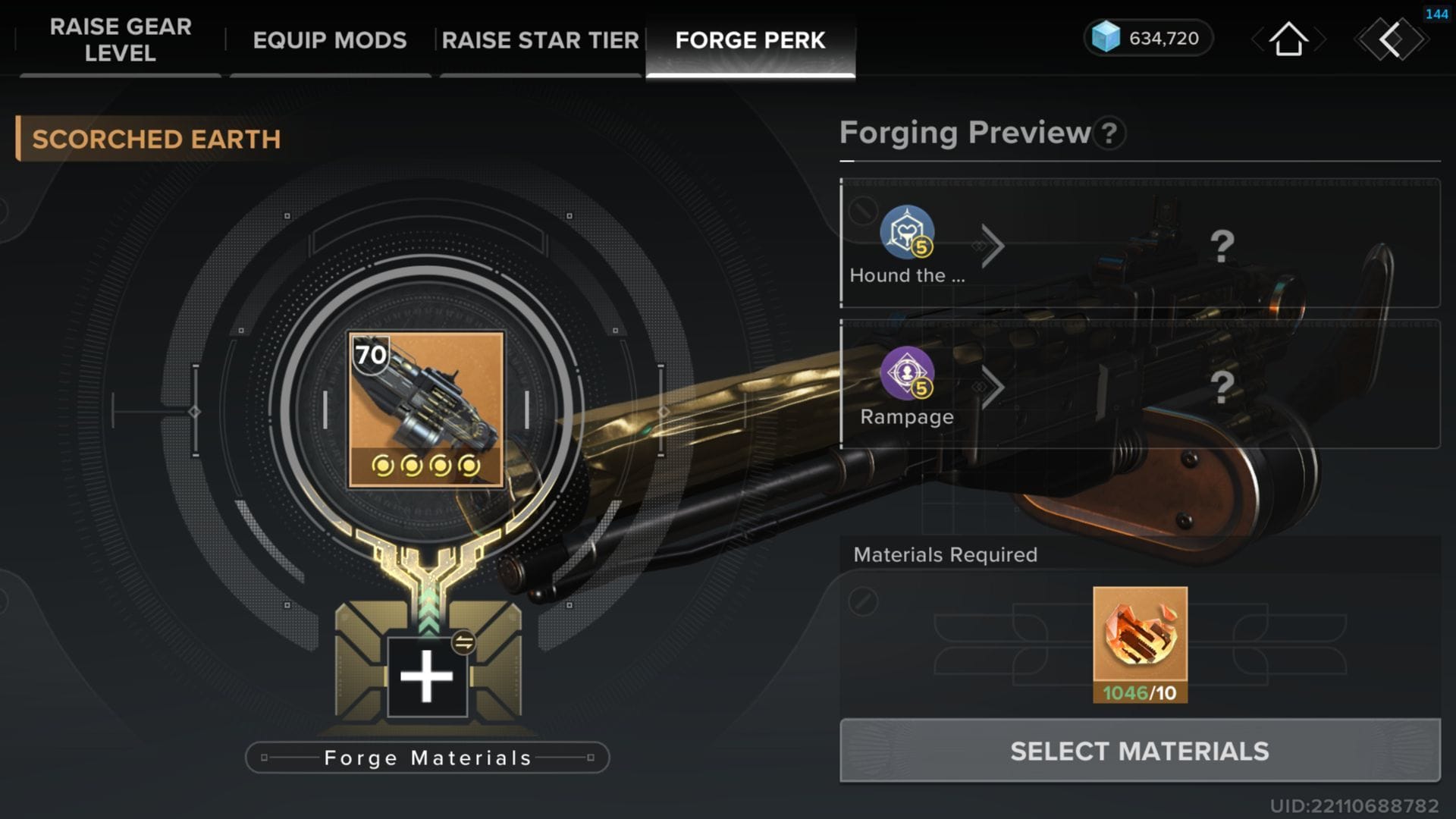Switch to the Raise Gear Level tab
1456x819 pixels.
pos(121,39)
